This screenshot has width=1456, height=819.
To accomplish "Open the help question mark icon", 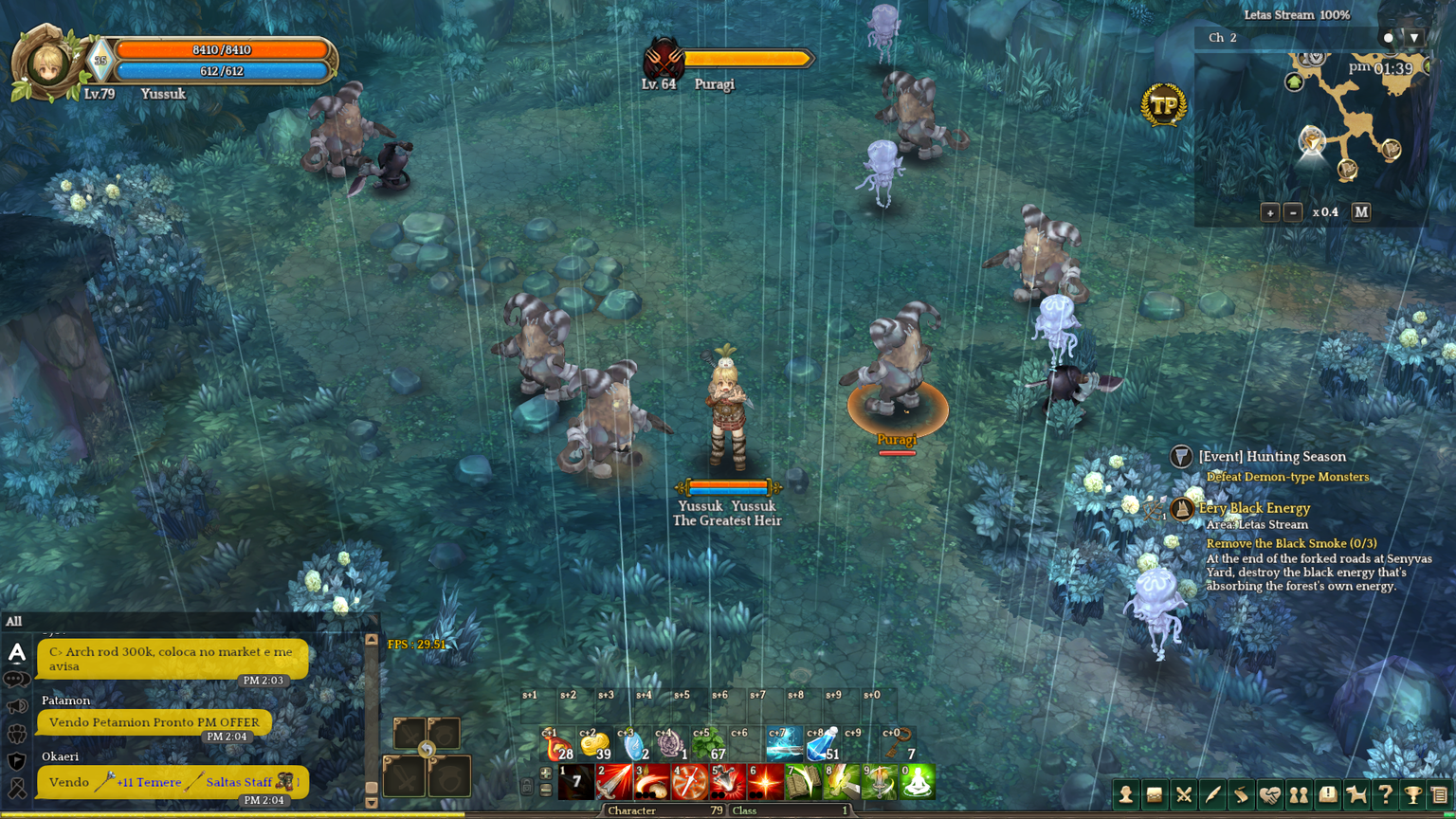I will (1384, 795).
